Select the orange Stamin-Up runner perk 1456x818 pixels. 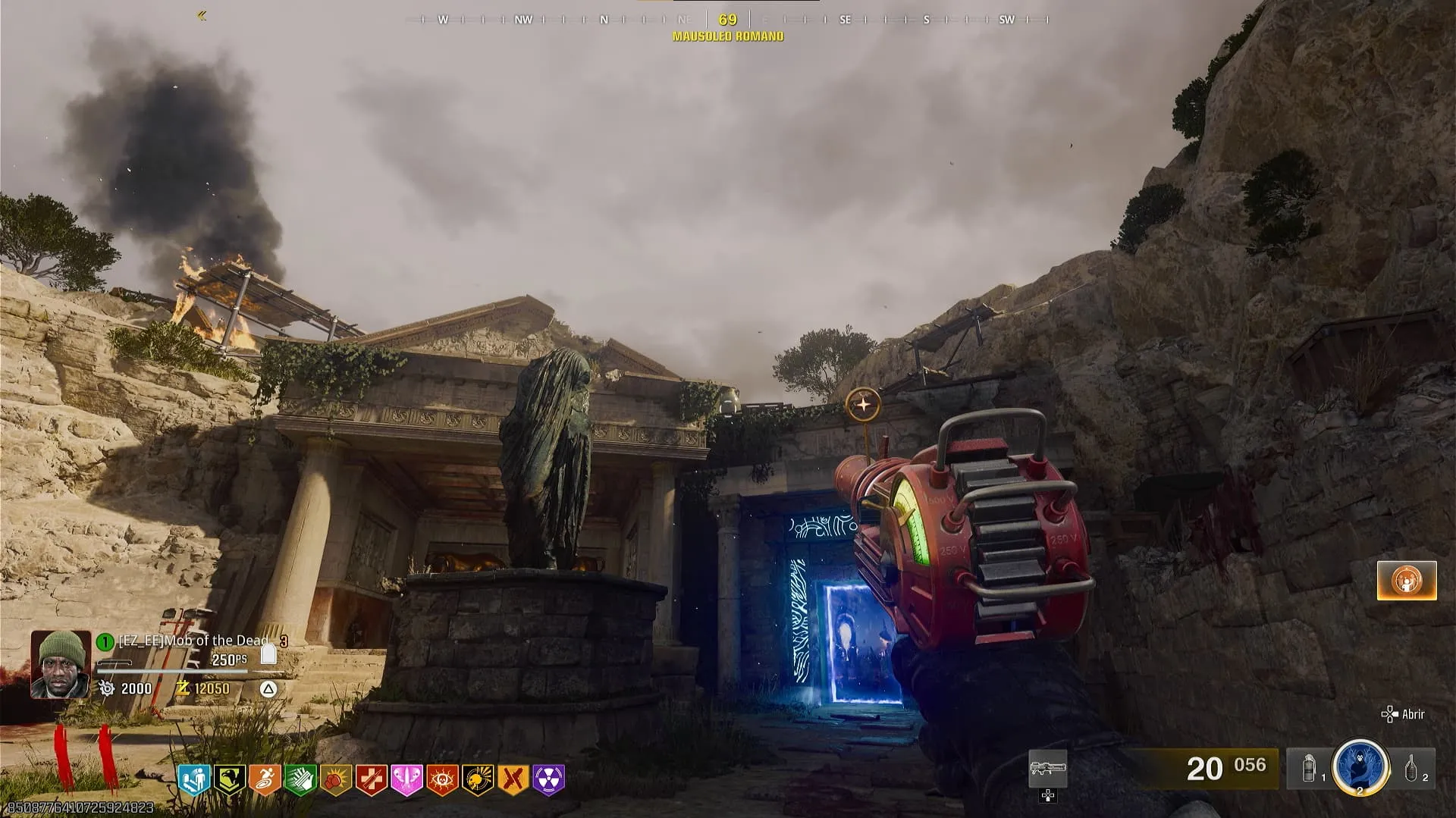click(x=265, y=779)
